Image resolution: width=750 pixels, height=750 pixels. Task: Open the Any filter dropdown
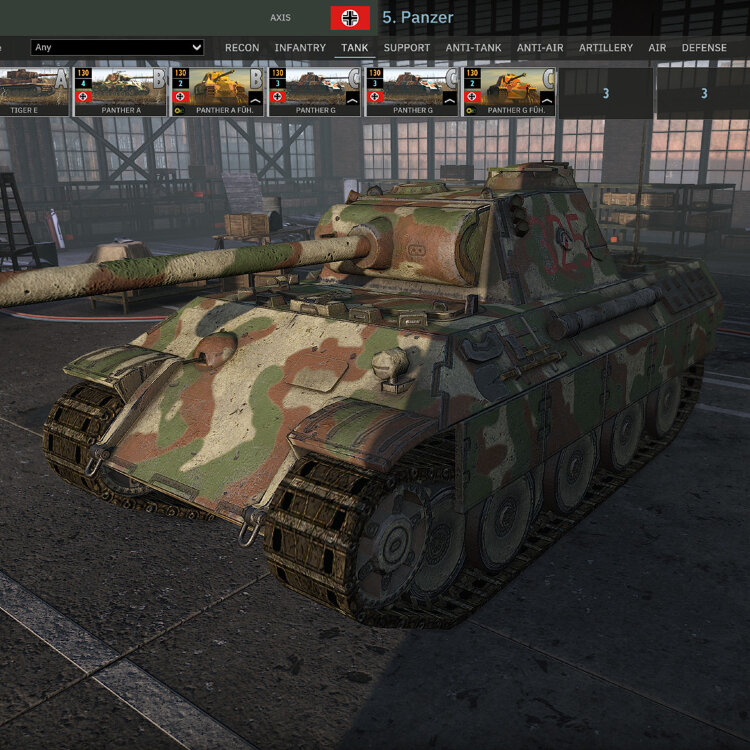[x=117, y=47]
